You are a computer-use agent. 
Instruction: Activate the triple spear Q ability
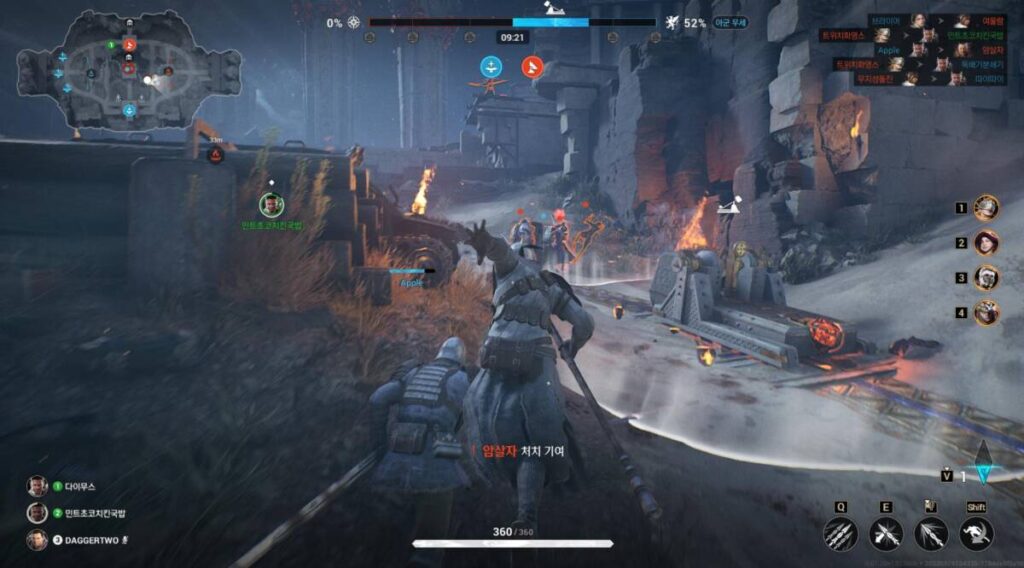pyautogui.click(x=841, y=534)
